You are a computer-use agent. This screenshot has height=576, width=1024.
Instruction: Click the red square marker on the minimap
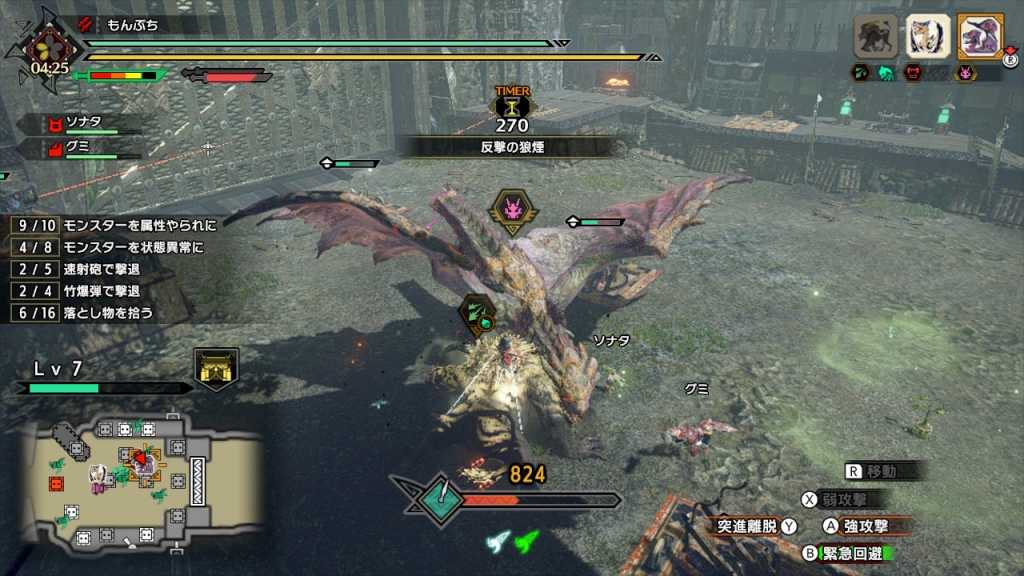pyautogui.click(x=56, y=484)
